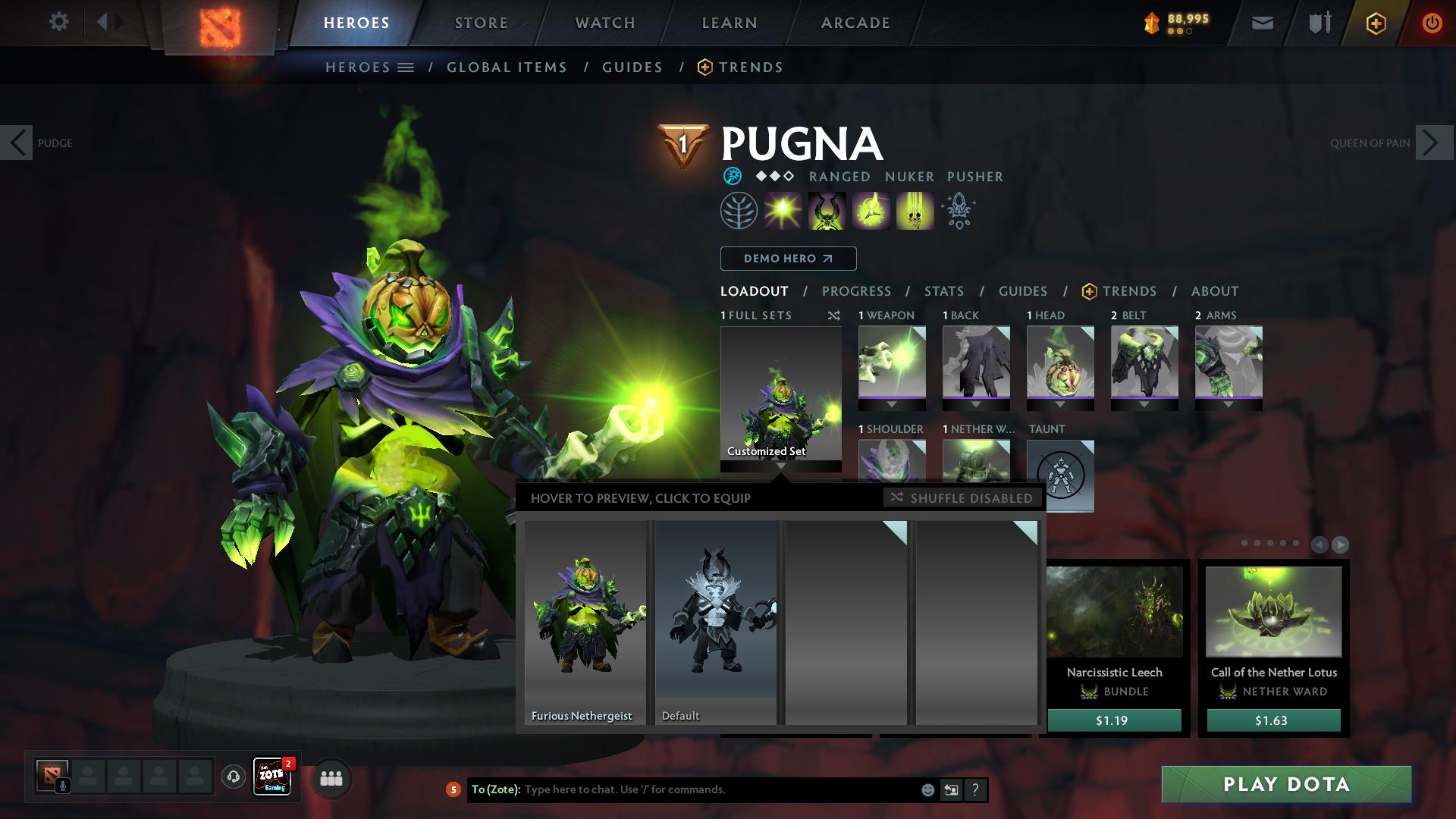Open the Learn tab

click(x=730, y=23)
